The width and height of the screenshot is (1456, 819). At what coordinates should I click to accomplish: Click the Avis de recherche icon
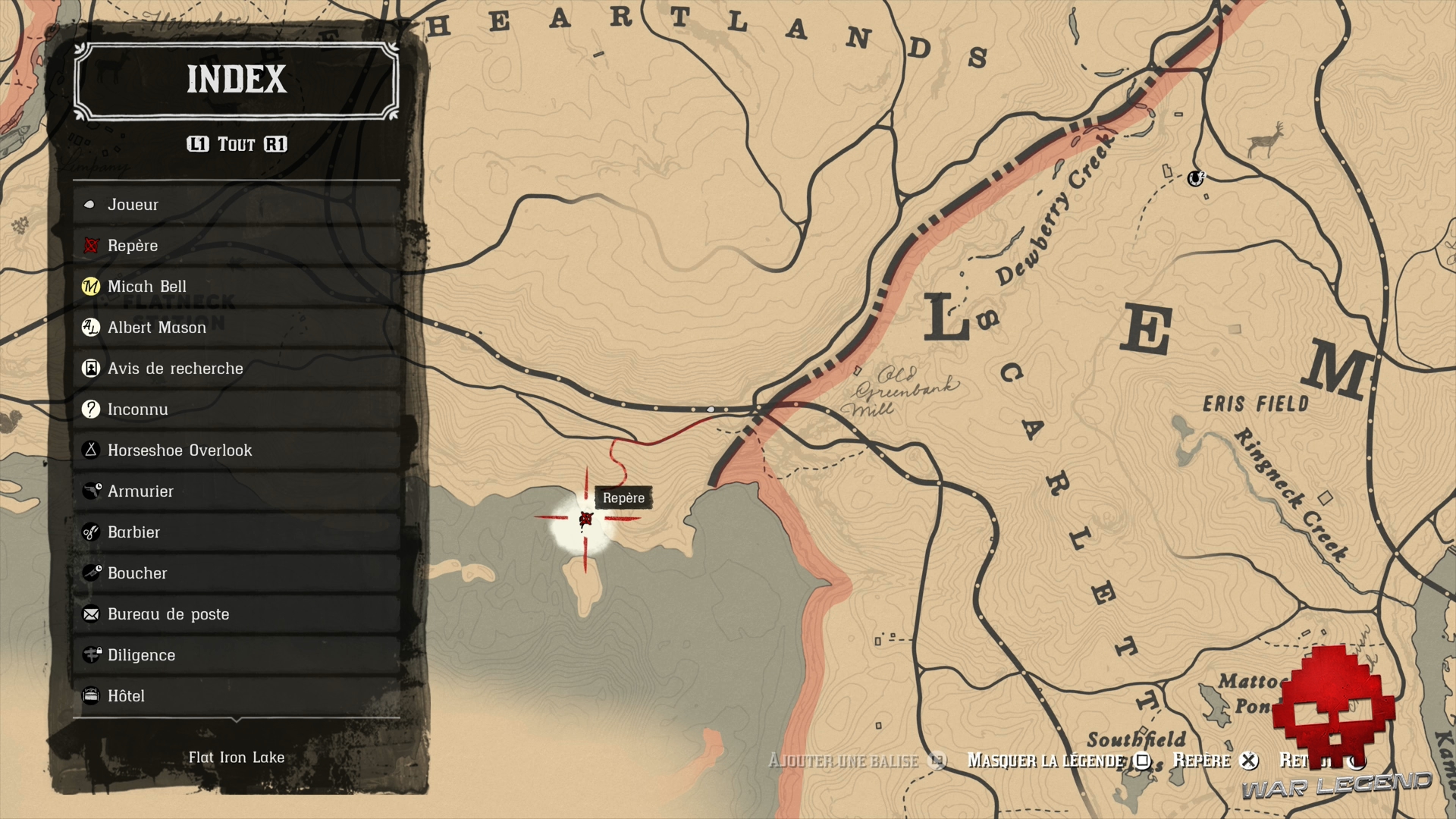tap(91, 369)
